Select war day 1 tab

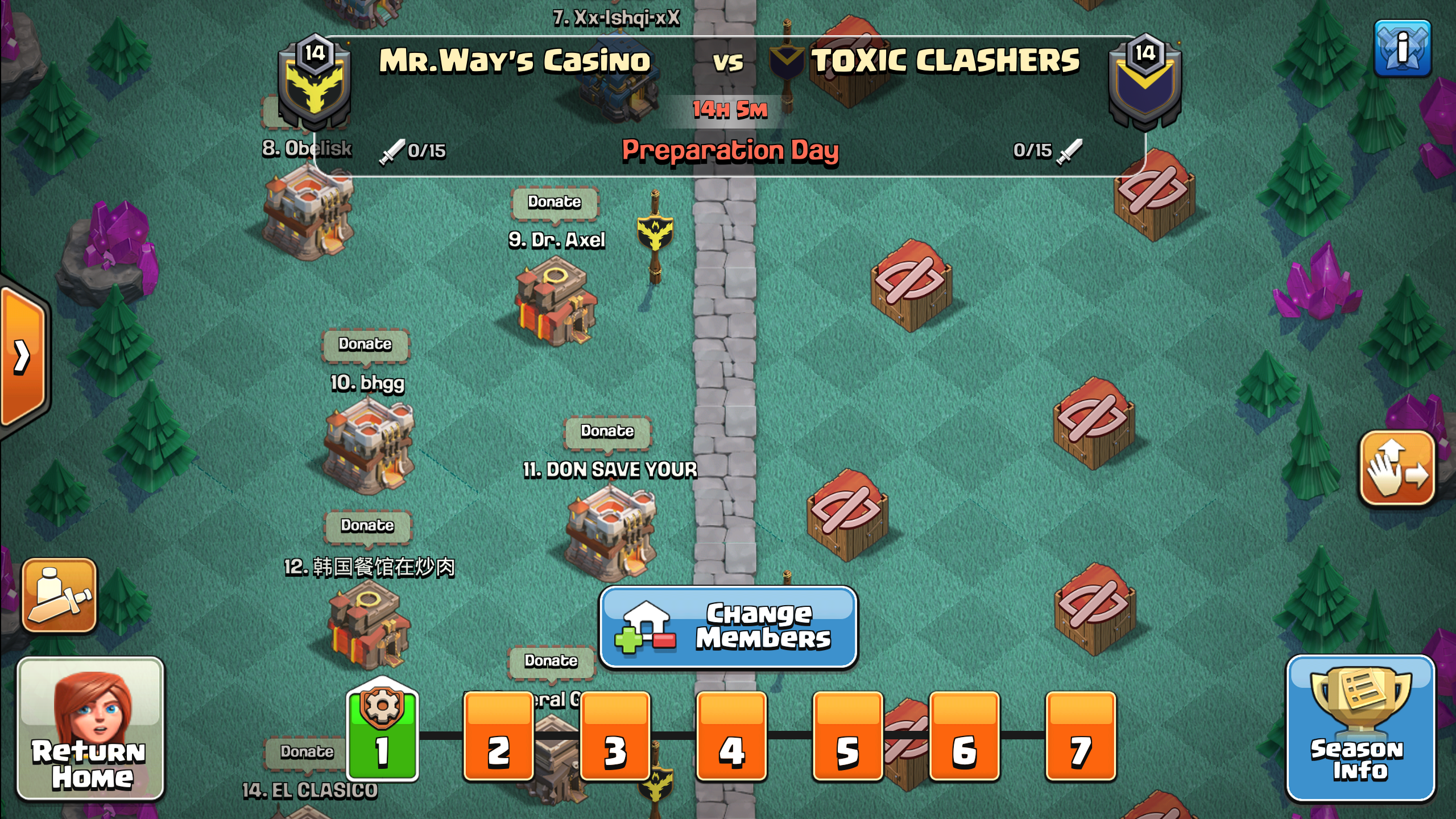(x=382, y=735)
